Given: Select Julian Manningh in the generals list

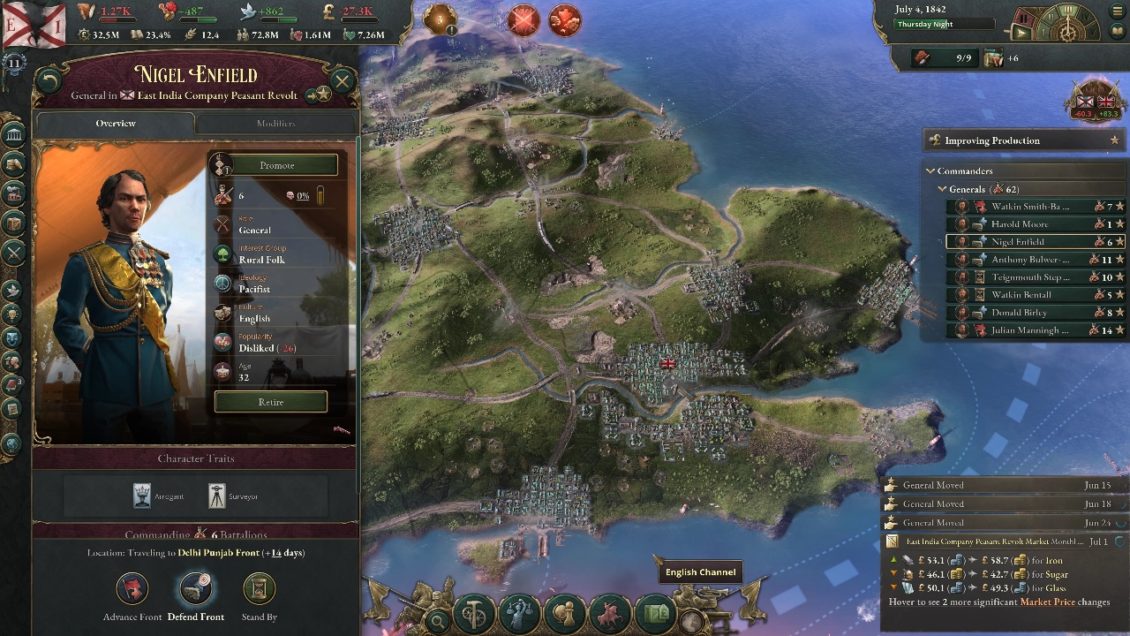Looking at the screenshot, I should pyautogui.click(x=1030, y=330).
